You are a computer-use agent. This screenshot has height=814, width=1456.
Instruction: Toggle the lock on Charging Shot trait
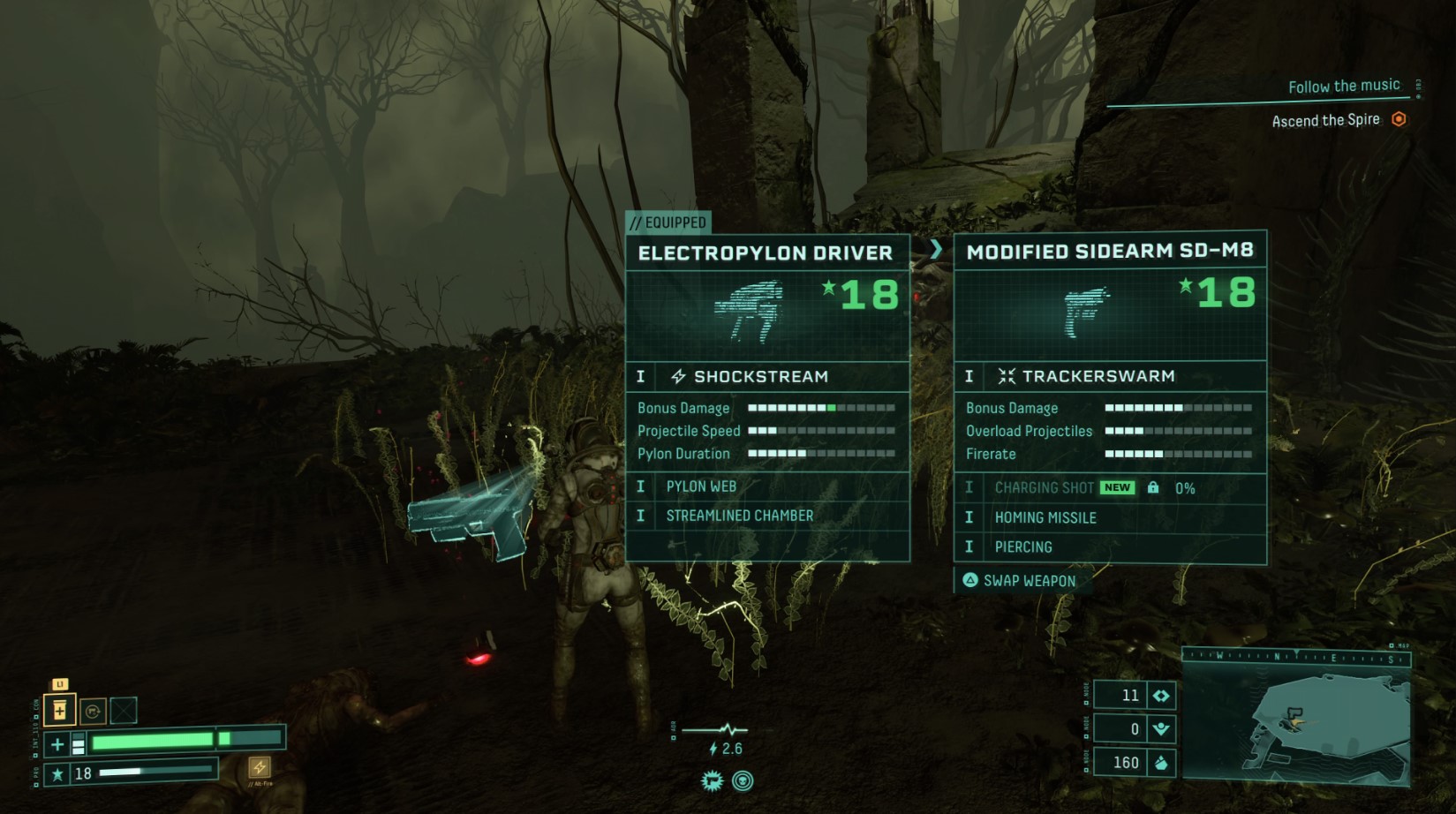(1152, 487)
